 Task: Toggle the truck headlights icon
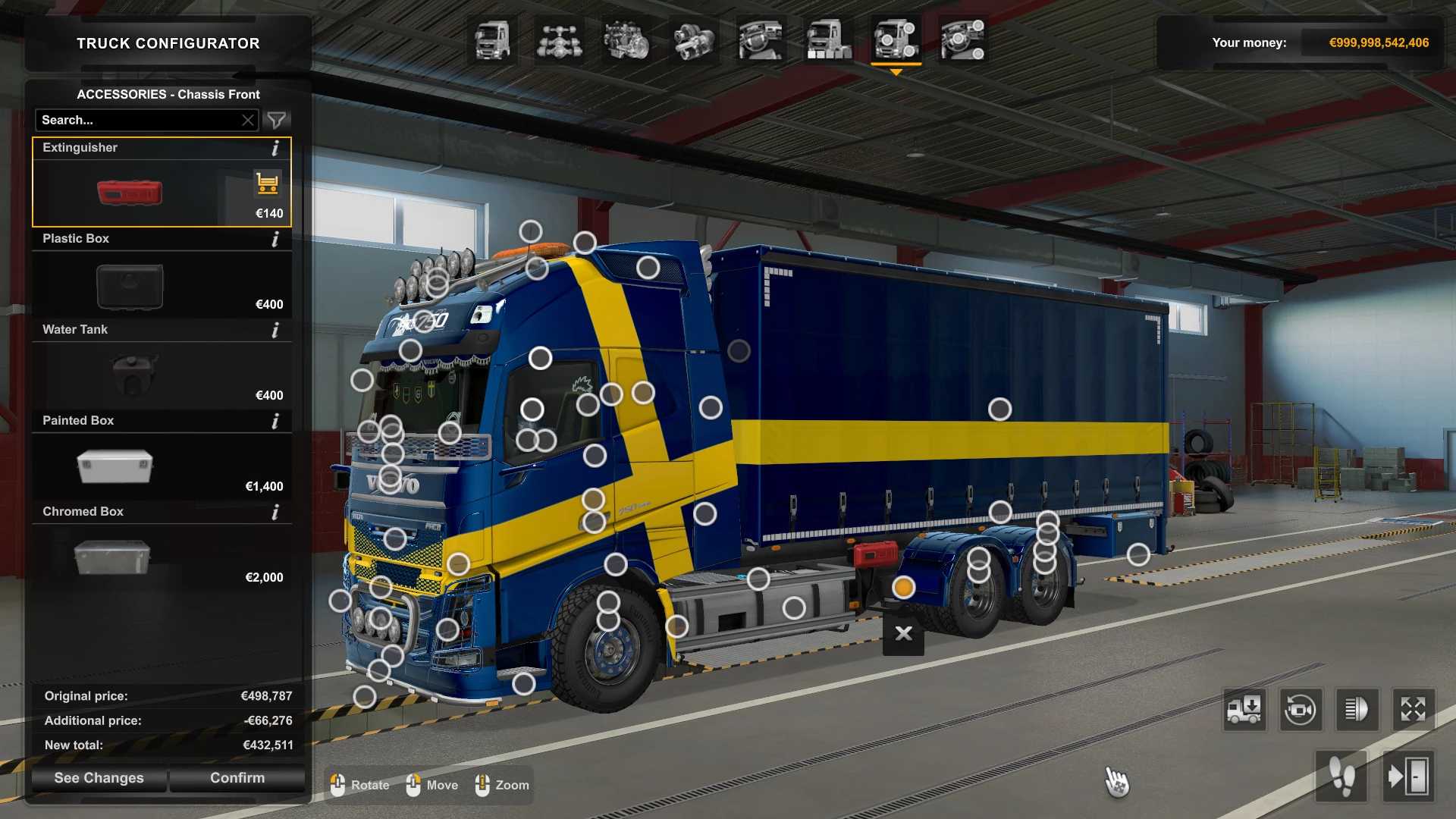1356,710
